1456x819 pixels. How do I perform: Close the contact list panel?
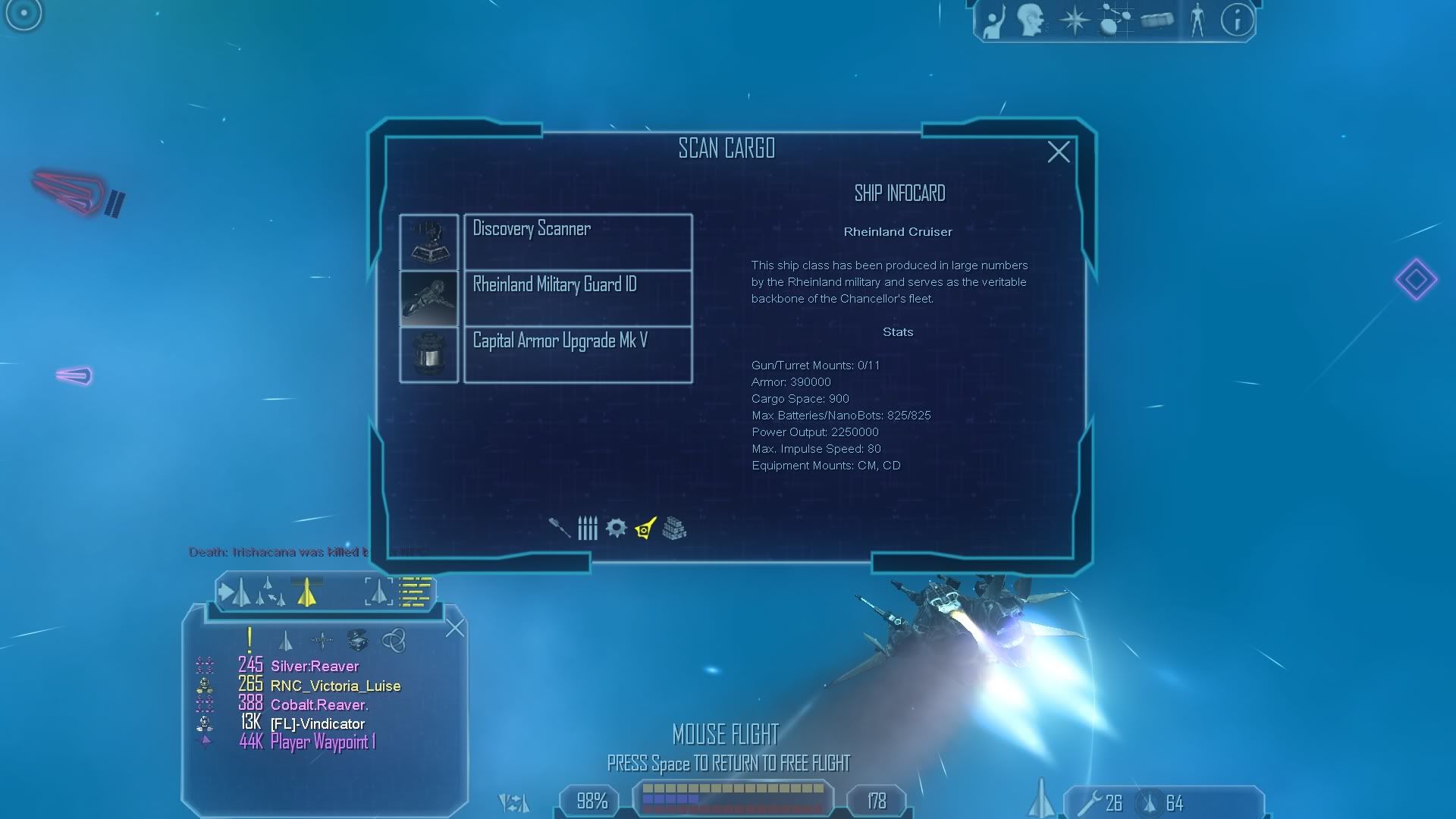pyautogui.click(x=455, y=628)
